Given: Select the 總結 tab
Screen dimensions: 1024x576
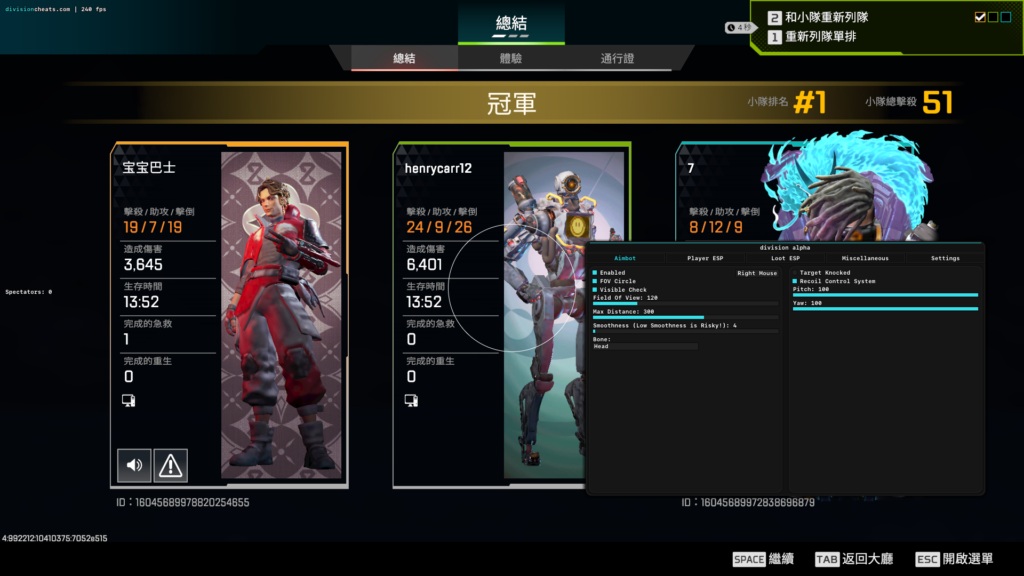Looking at the screenshot, I should (404, 59).
